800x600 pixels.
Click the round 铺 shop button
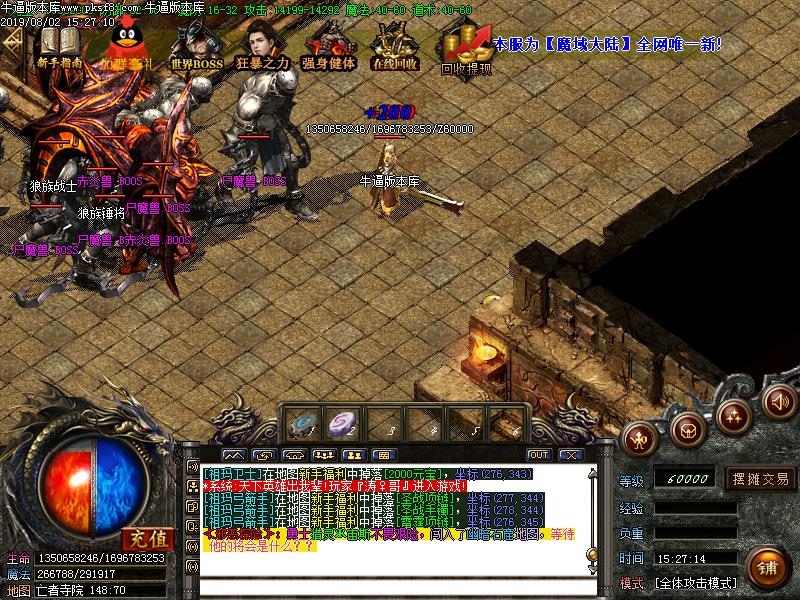(x=767, y=567)
